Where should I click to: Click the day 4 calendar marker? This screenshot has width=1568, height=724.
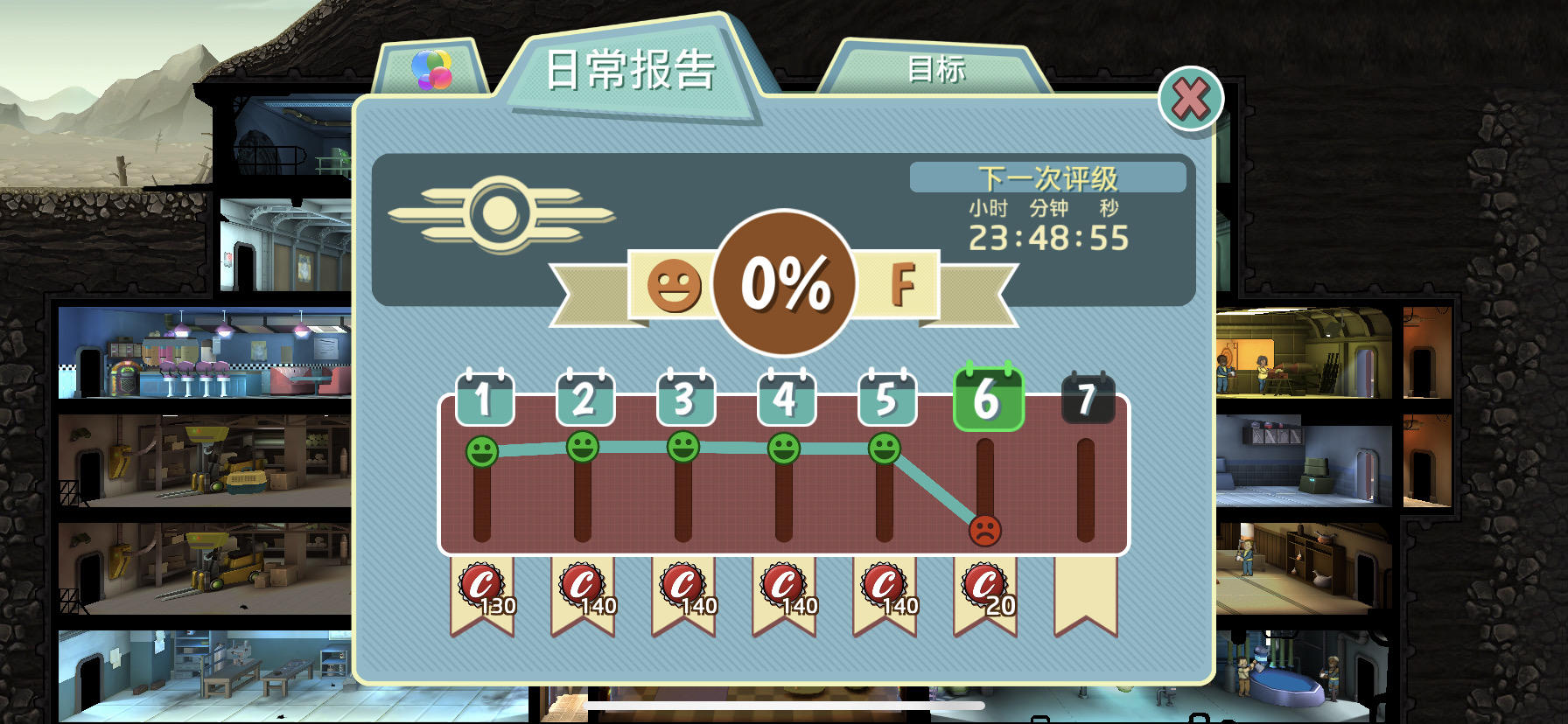point(786,398)
